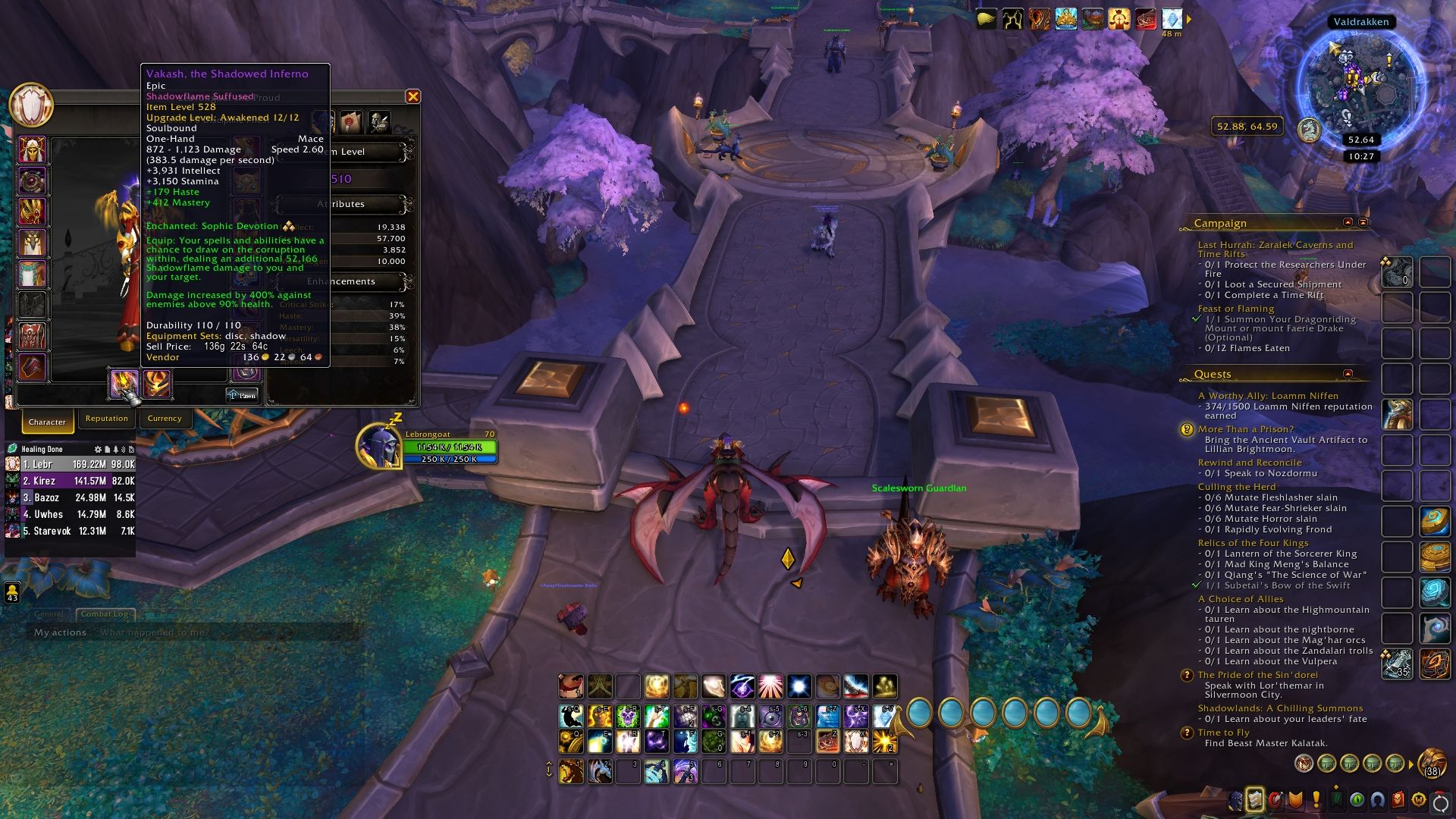Image resolution: width=1456 pixels, height=819 pixels.
Task: Select the Time to Fly quest
Action: pos(1223,733)
